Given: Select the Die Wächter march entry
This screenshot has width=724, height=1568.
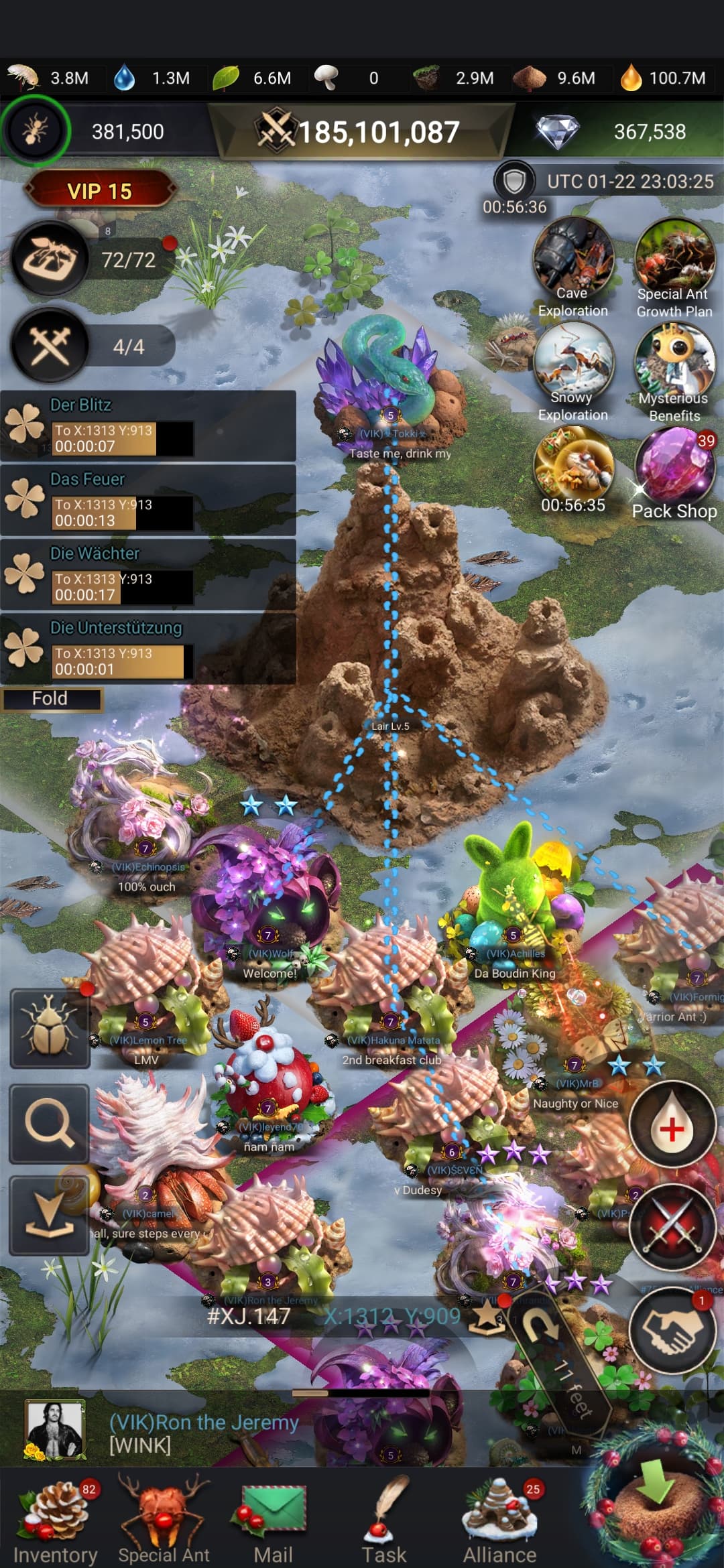Looking at the screenshot, I should click(x=147, y=575).
